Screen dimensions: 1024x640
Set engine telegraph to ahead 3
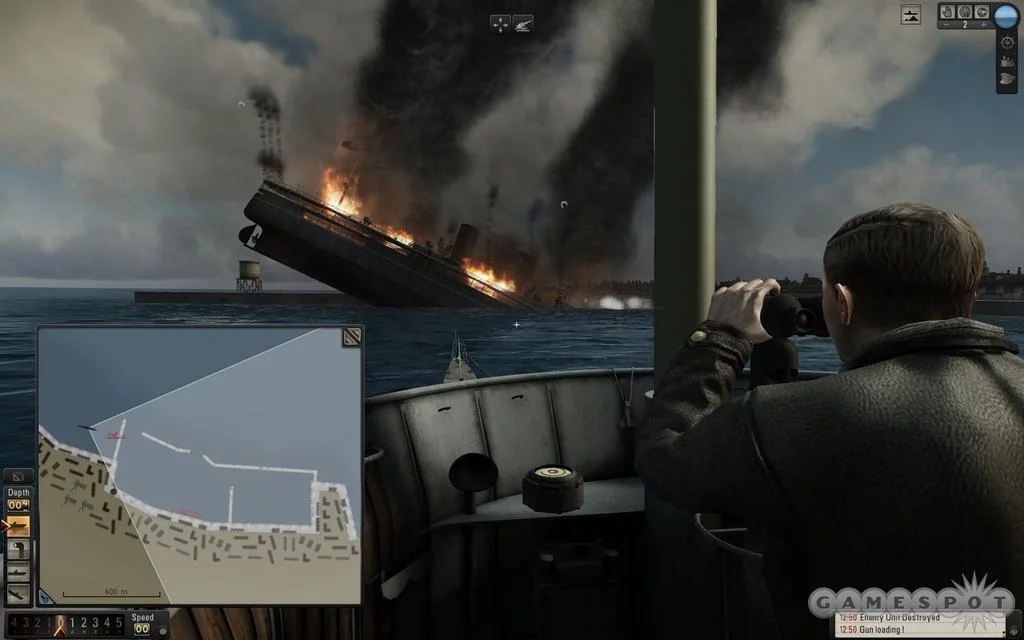[98, 624]
